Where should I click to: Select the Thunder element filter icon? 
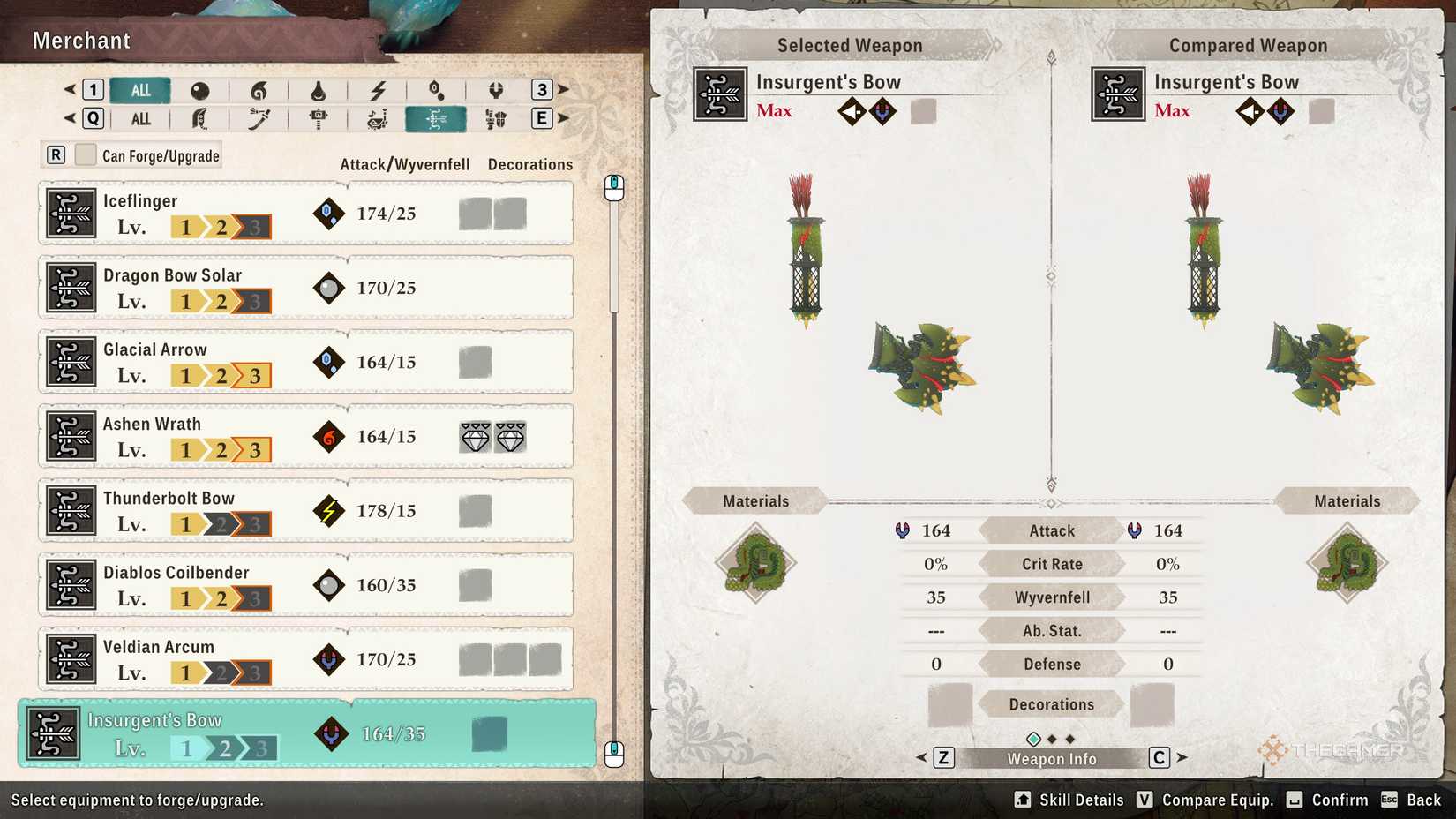click(377, 90)
